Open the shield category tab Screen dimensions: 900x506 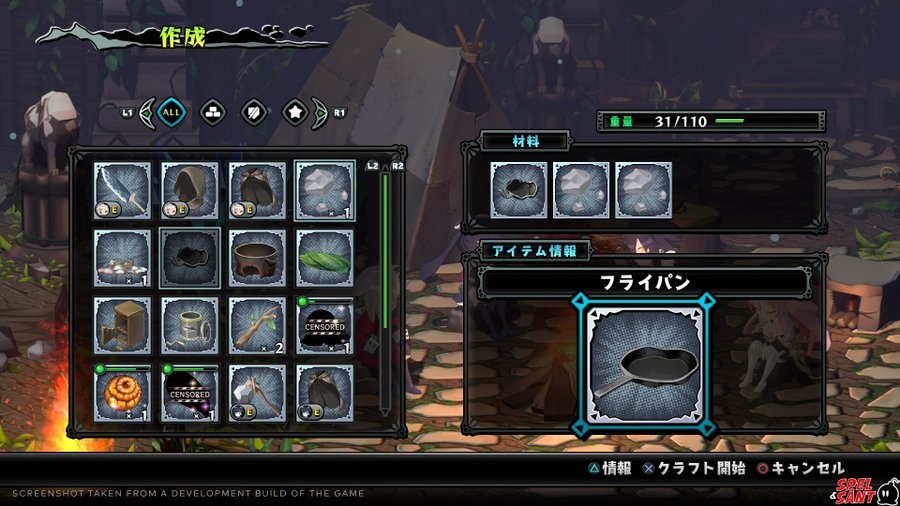pyautogui.click(x=254, y=112)
